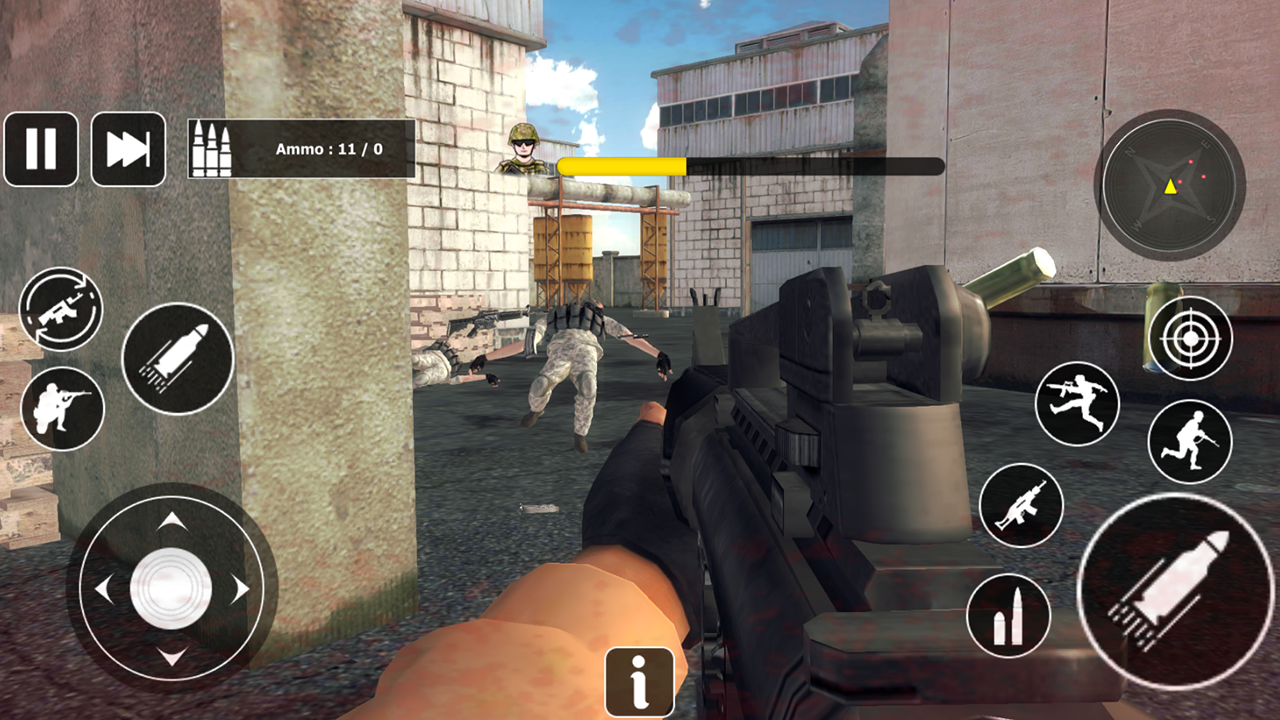Tap the jumping soldier icon to jump
The height and width of the screenshot is (720, 1280).
pyautogui.click(x=1078, y=404)
